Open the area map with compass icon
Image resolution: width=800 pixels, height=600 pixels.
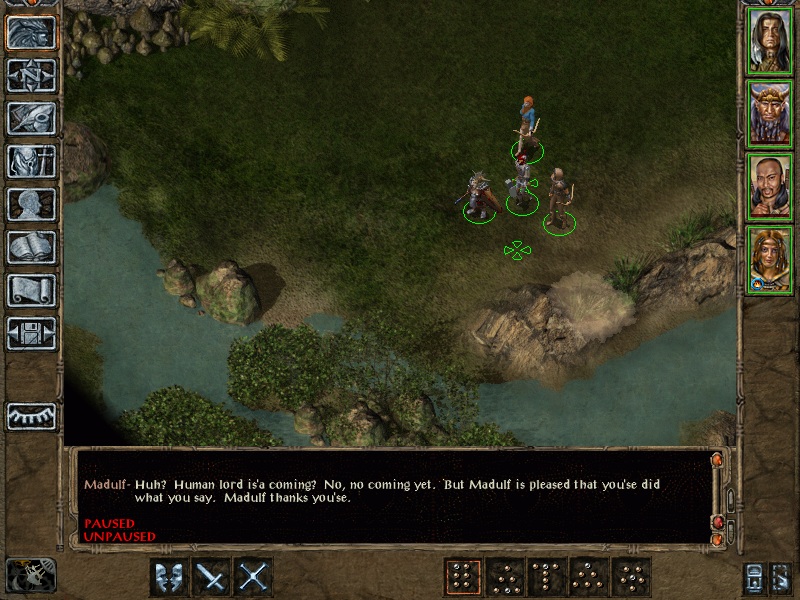(32, 76)
